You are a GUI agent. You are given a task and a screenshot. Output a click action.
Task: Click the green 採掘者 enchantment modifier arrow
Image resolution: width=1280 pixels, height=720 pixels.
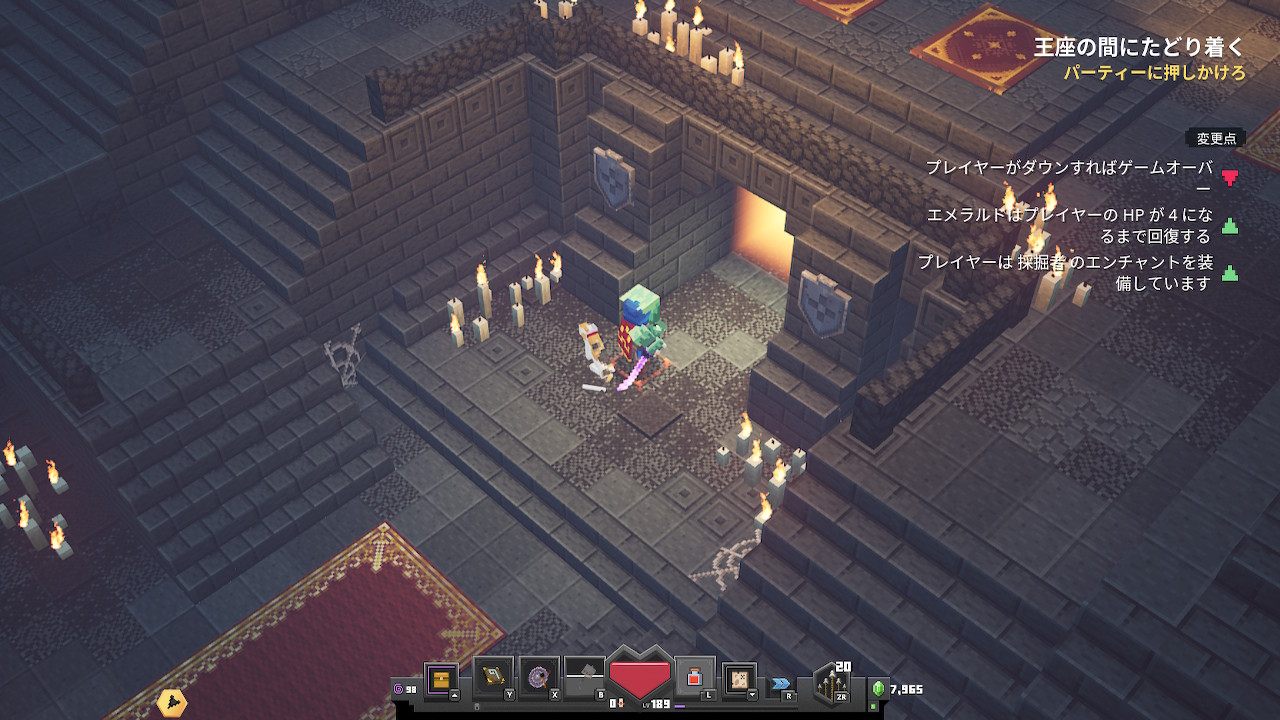coord(1230,273)
